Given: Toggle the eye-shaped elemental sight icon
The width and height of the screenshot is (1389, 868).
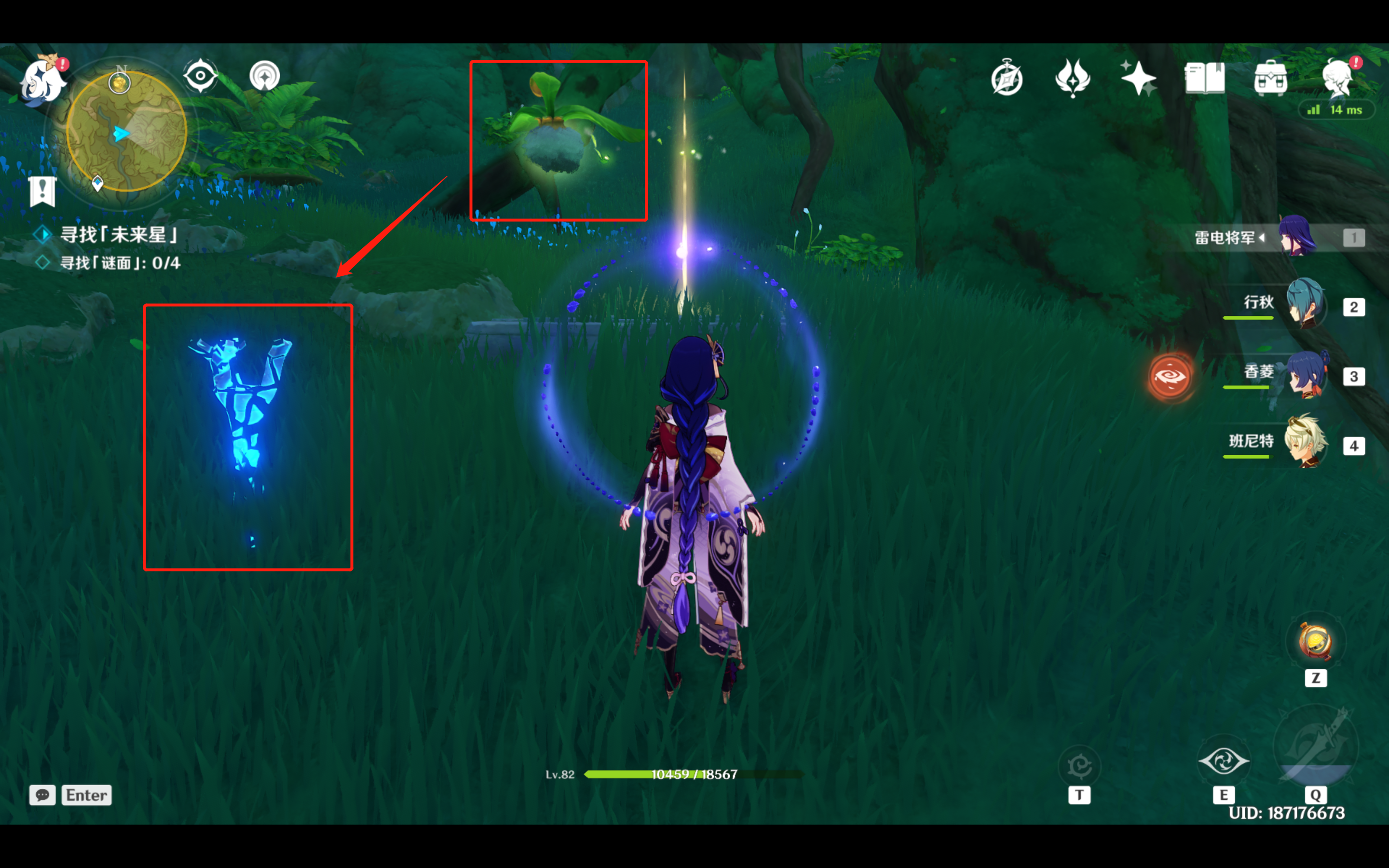Looking at the screenshot, I should tap(200, 76).
